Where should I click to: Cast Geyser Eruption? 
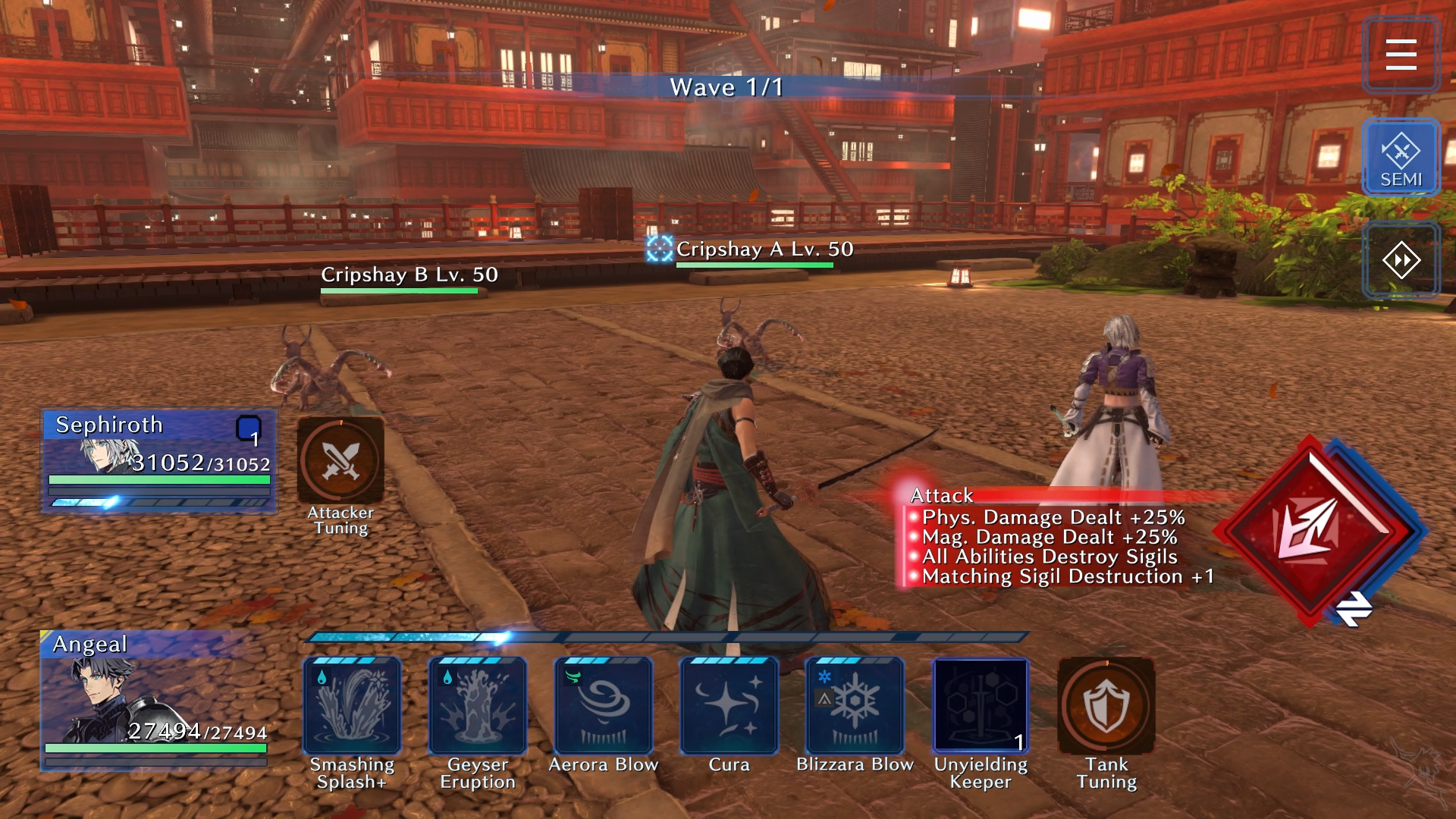tap(478, 706)
